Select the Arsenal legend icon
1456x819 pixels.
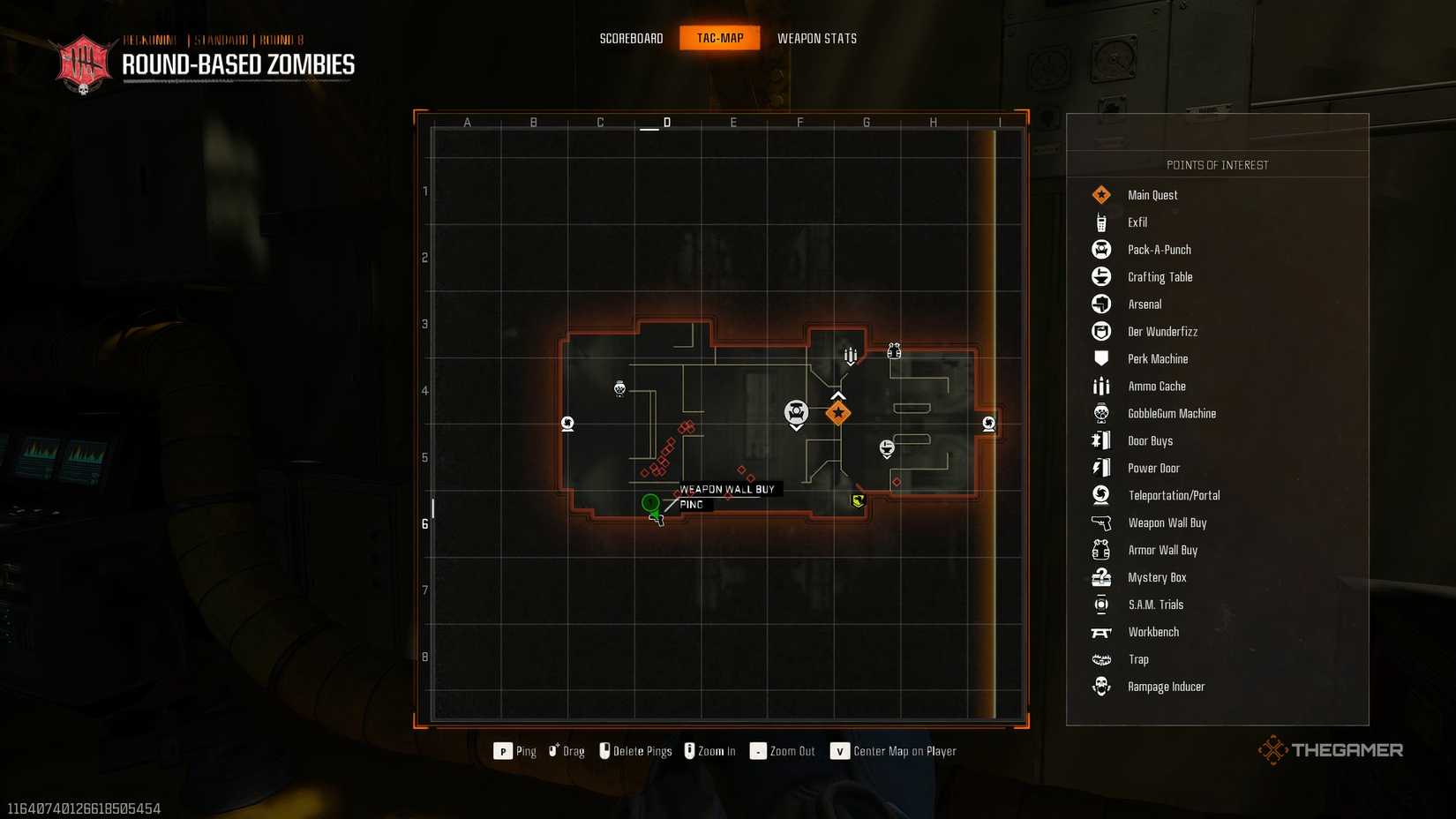[x=1101, y=304]
